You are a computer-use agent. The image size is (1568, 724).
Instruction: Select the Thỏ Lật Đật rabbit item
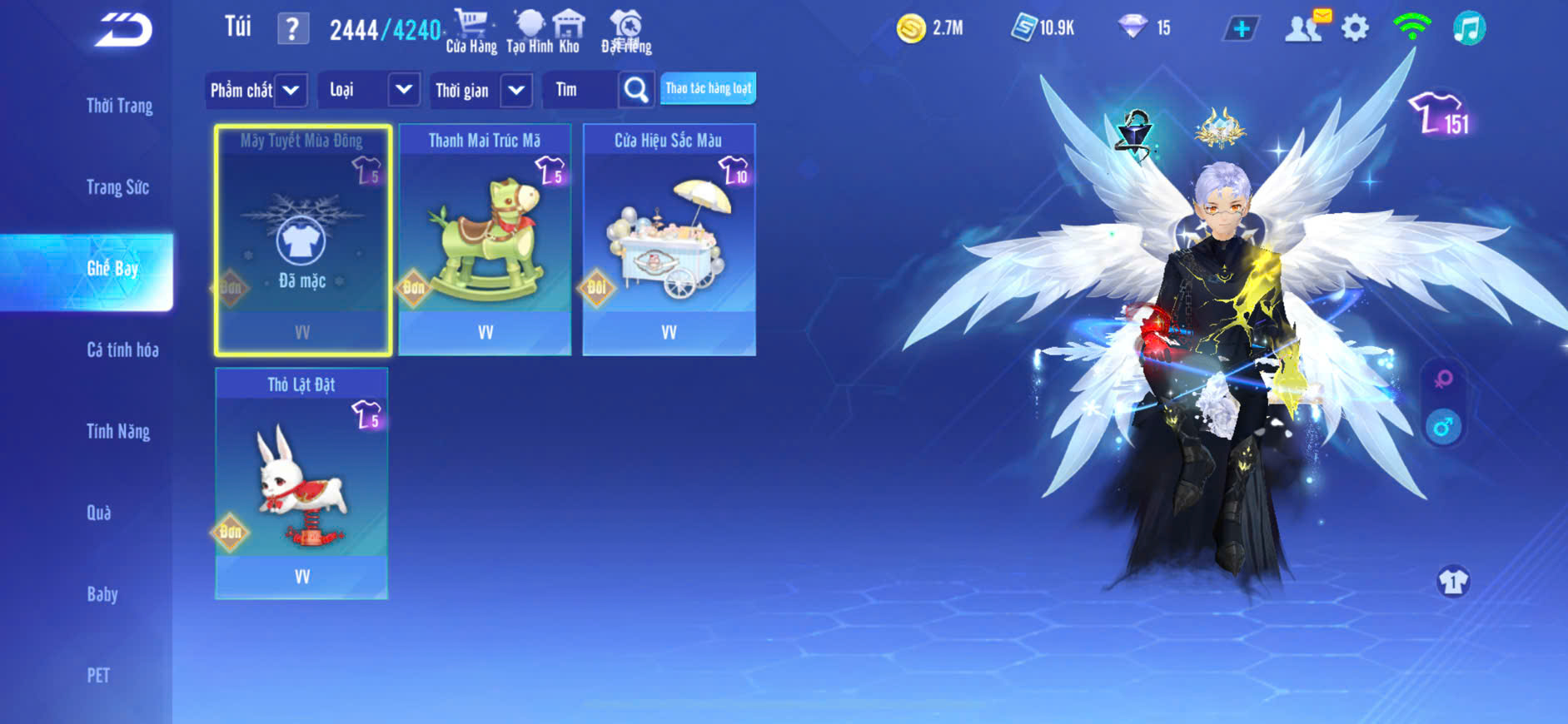(x=301, y=483)
